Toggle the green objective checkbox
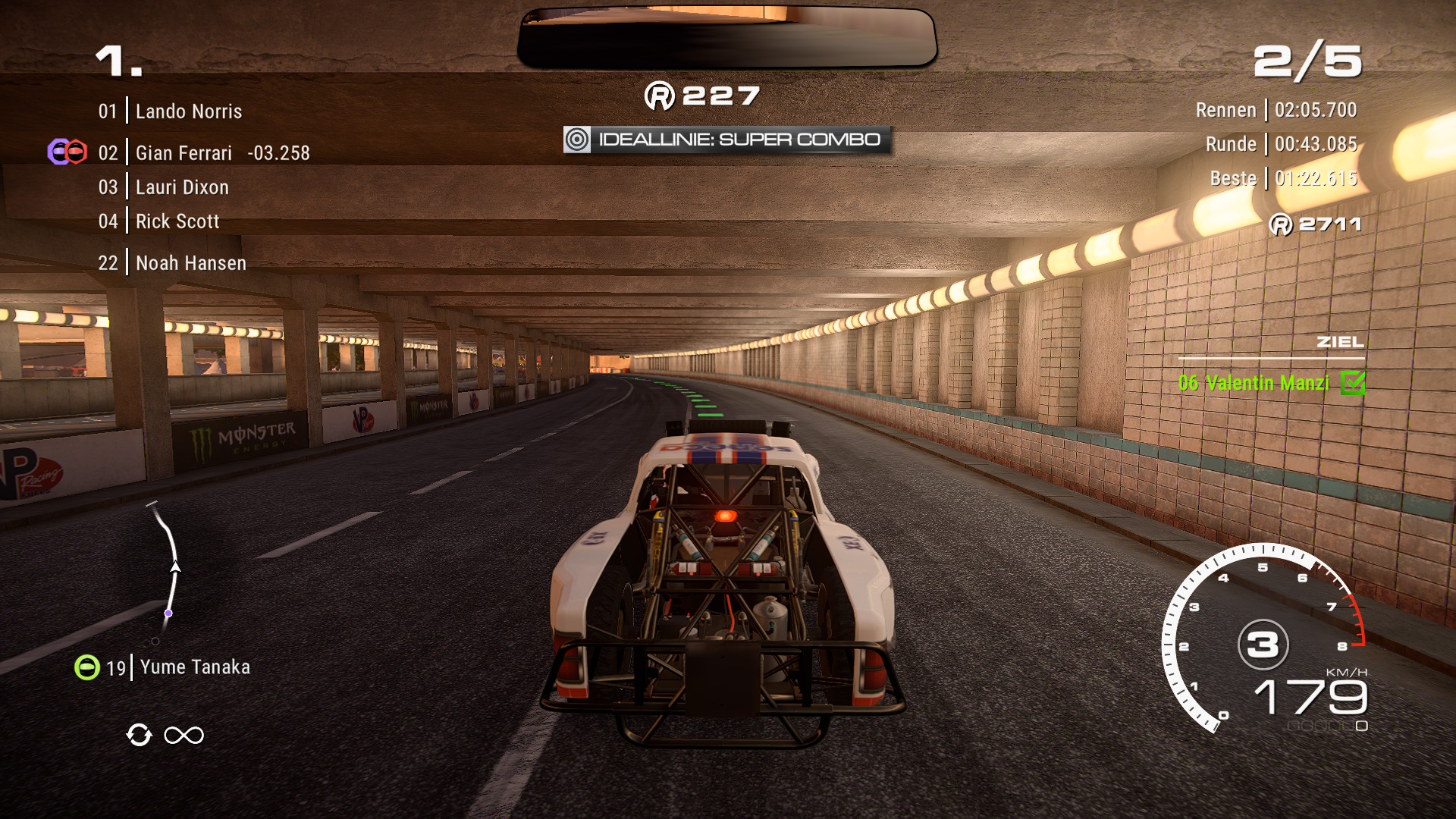Image resolution: width=1456 pixels, height=819 pixels. [1352, 384]
